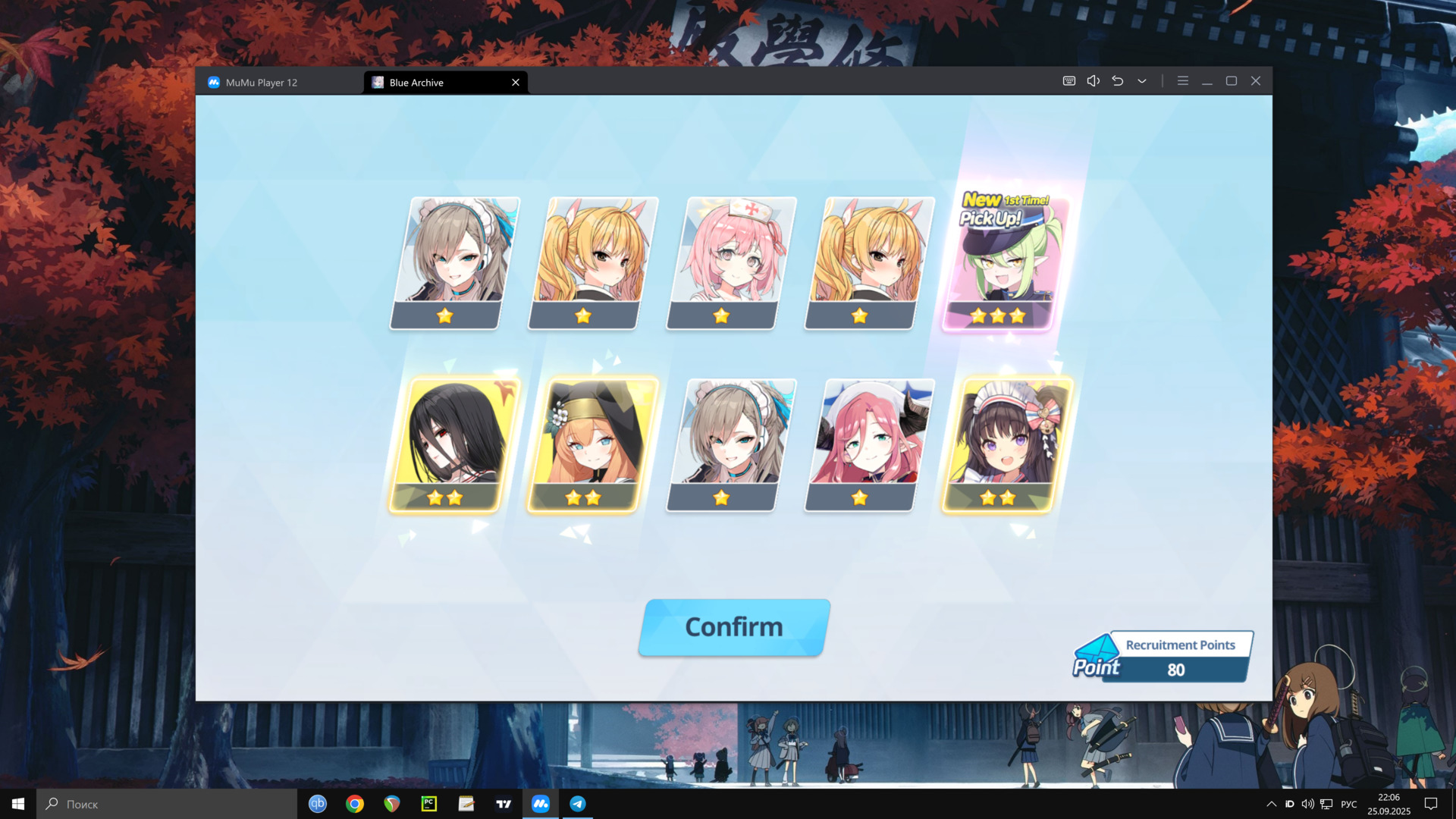Switch to the MuMu Player 12 tab
The width and height of the screenshot is (1456, 819).
262,82
